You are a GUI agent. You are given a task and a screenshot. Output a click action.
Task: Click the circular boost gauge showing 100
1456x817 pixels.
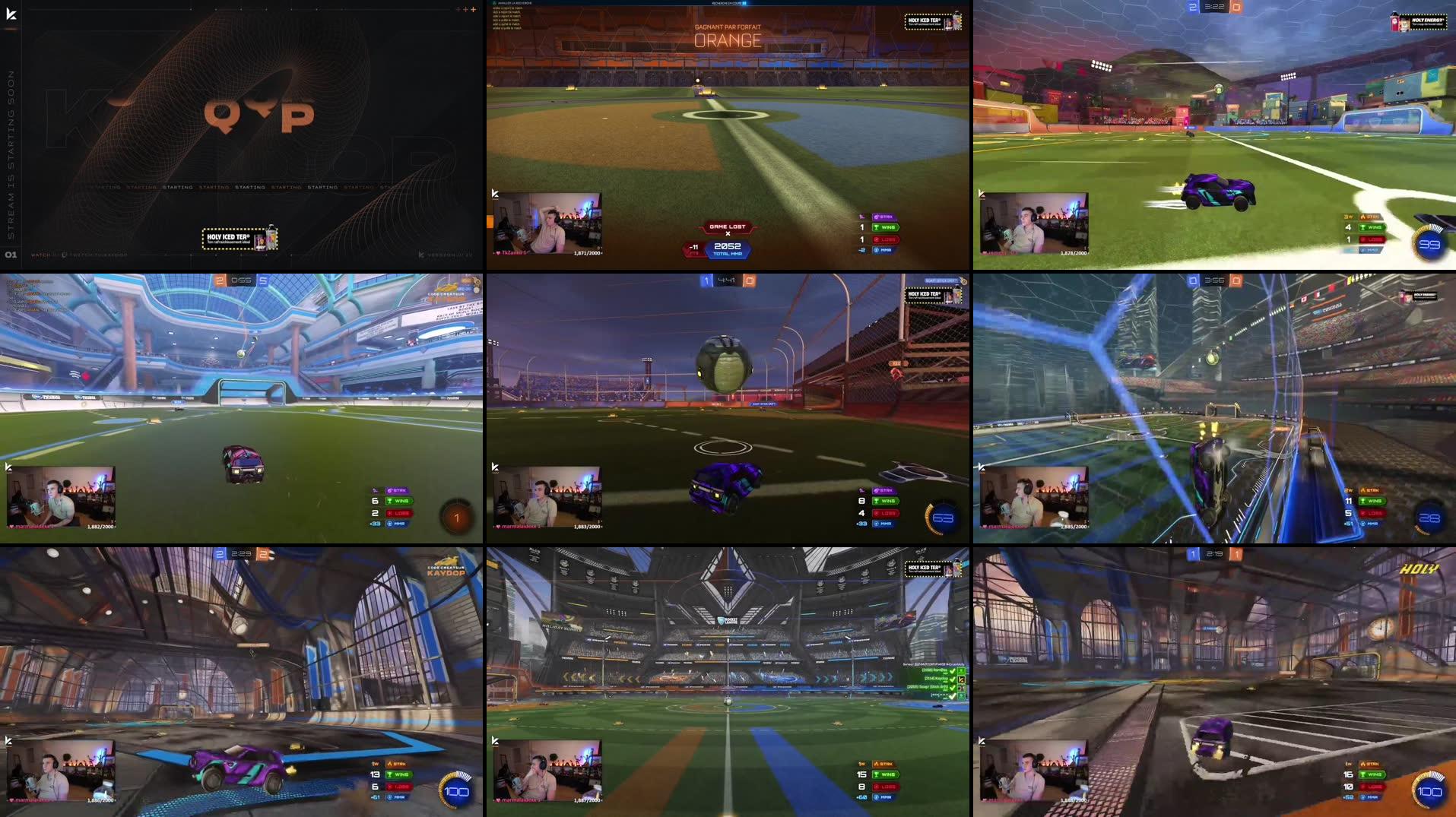coord(457,790)
